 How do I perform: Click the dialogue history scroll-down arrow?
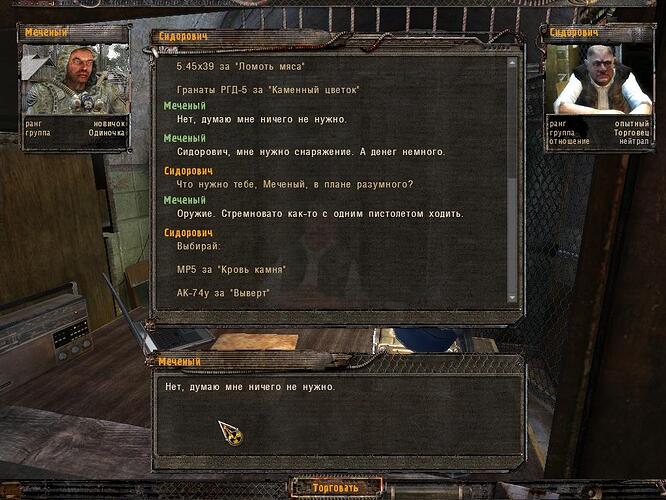513,297
